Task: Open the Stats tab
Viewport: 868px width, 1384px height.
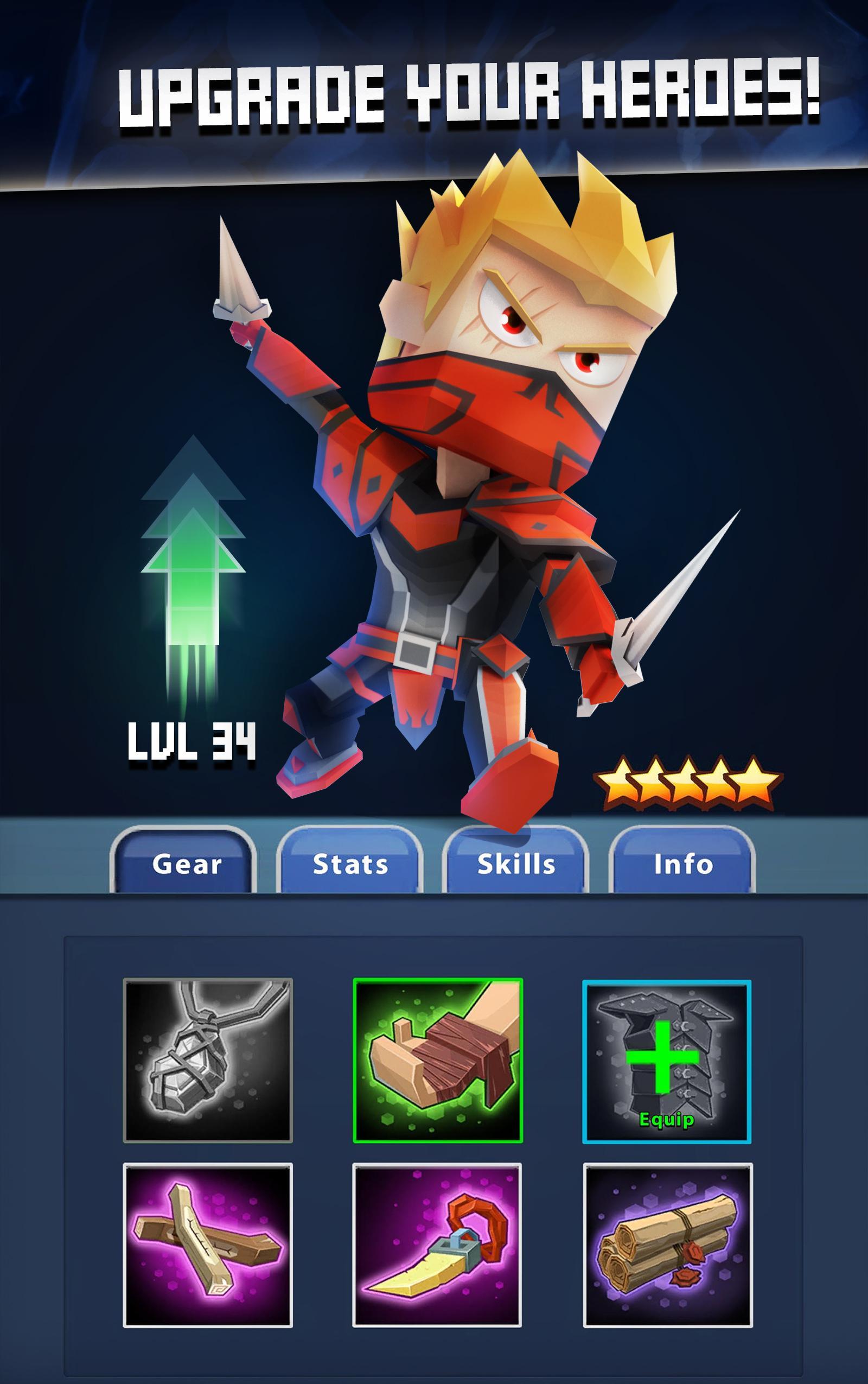Action: coord(349,864)
